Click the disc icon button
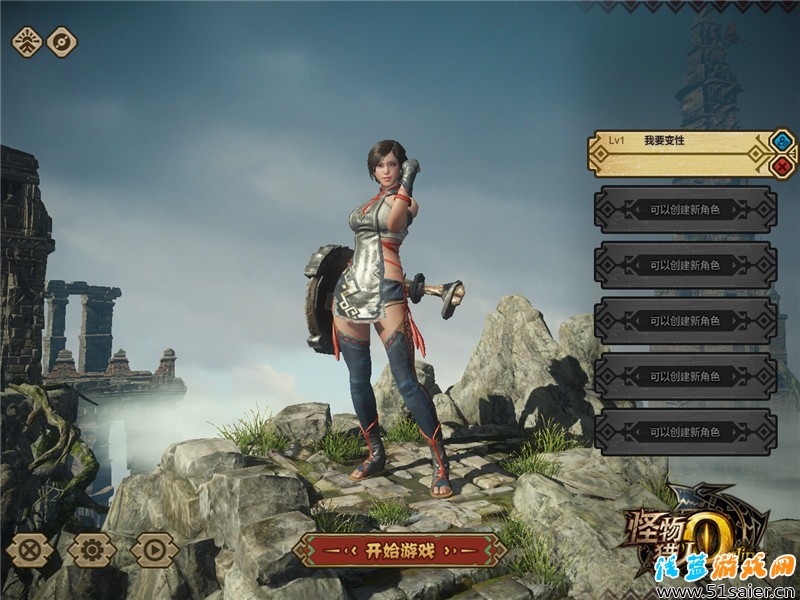This screenshot has width=800, height=600. point(62,42)
